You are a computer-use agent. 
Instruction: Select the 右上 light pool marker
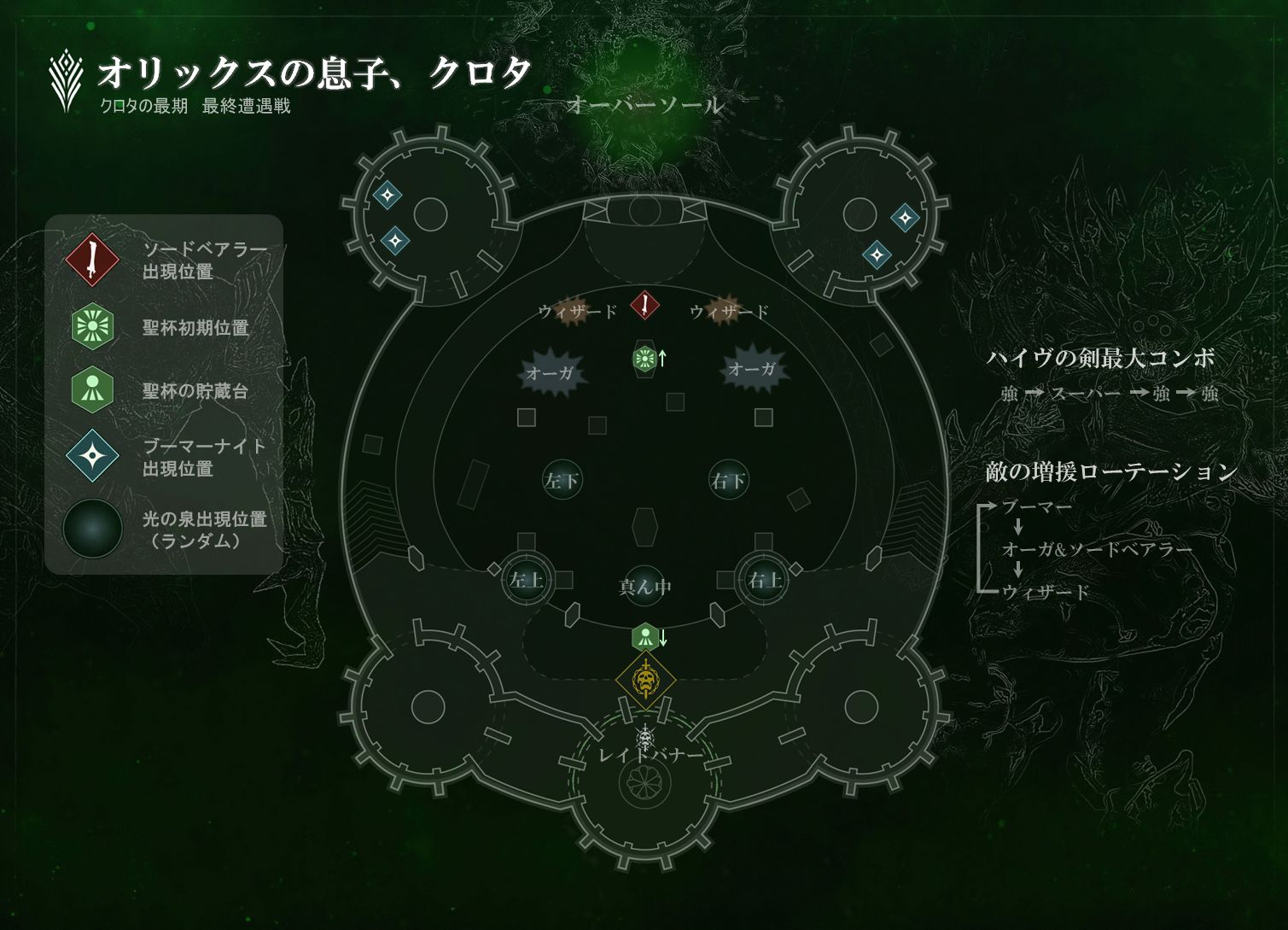tap(764, 580)
